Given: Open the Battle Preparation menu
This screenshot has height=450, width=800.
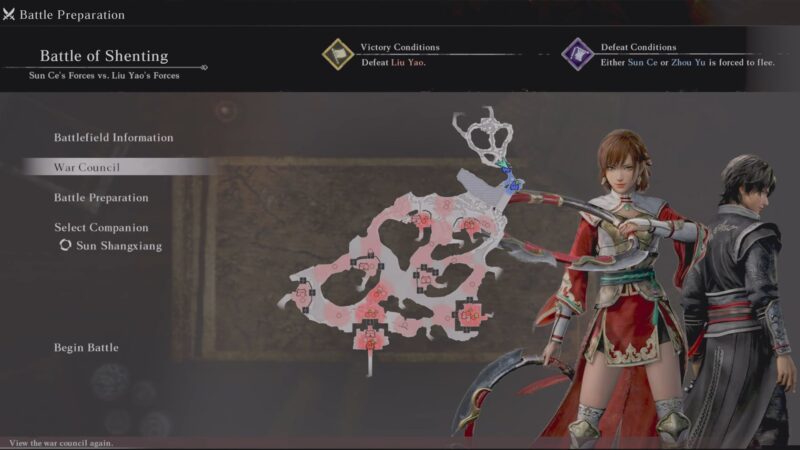Looking at the screenshot, I should point(101,198).
